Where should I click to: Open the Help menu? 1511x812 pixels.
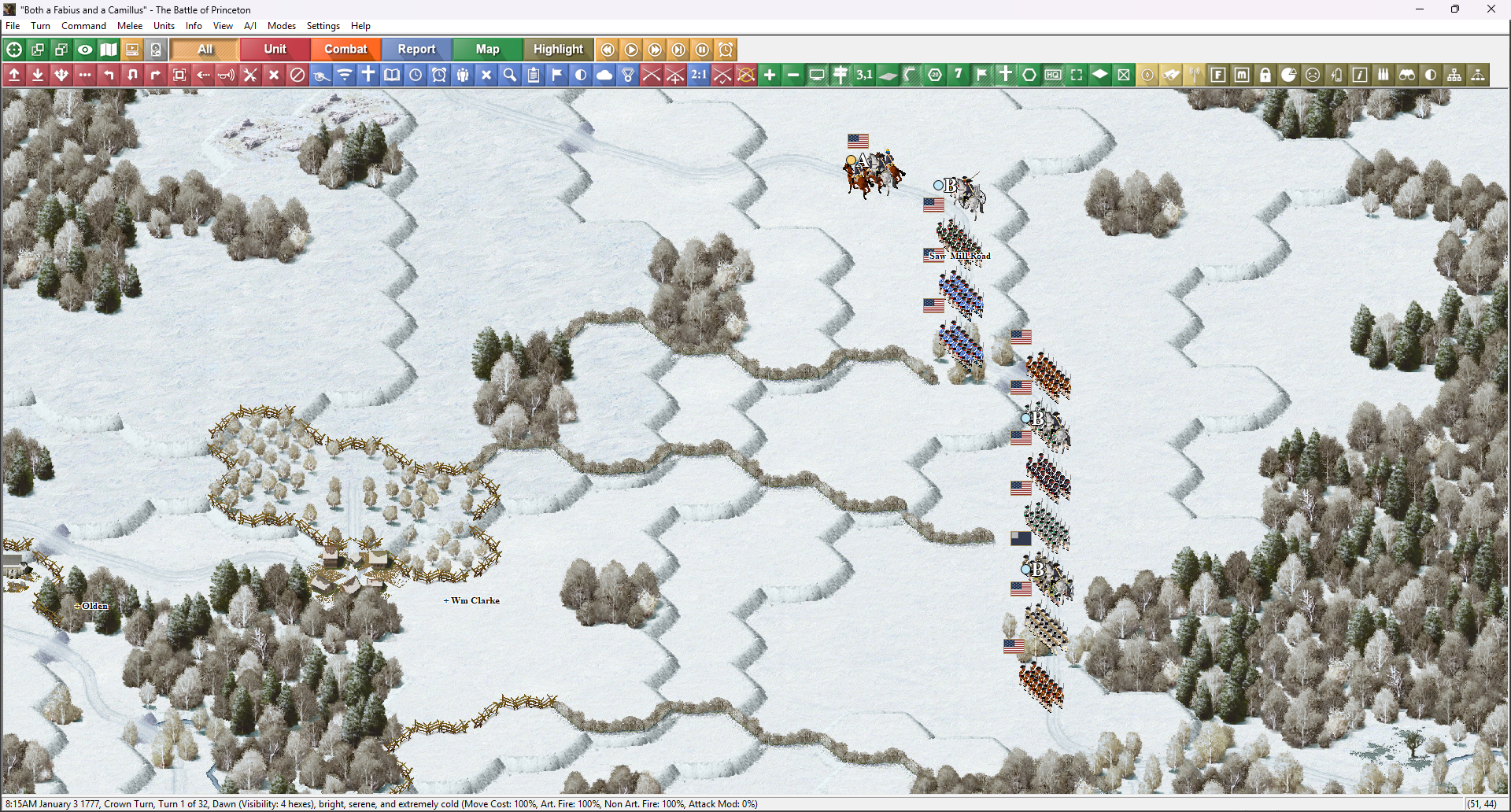(360, 26)
